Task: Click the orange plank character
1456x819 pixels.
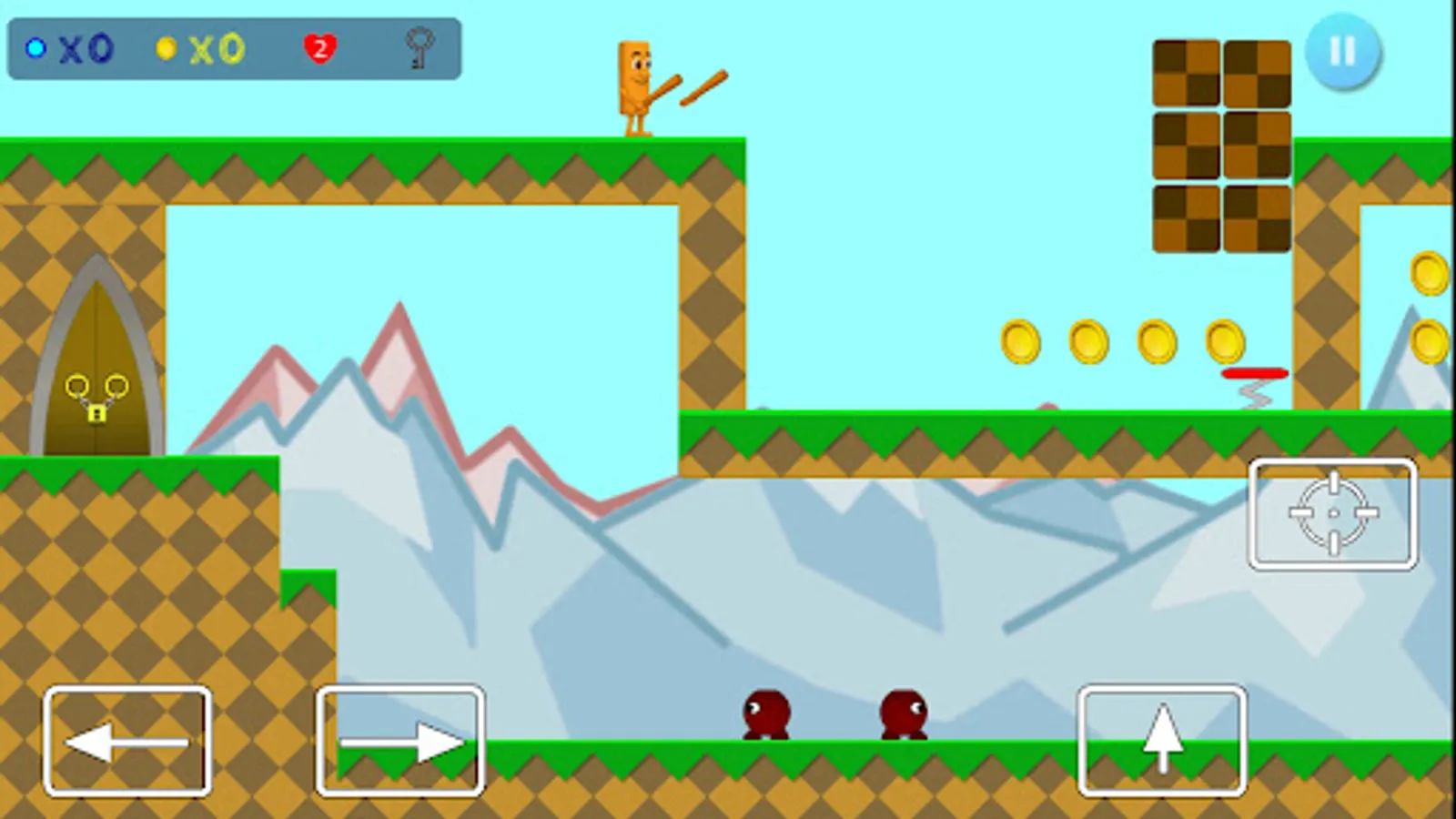Action: 632,86
